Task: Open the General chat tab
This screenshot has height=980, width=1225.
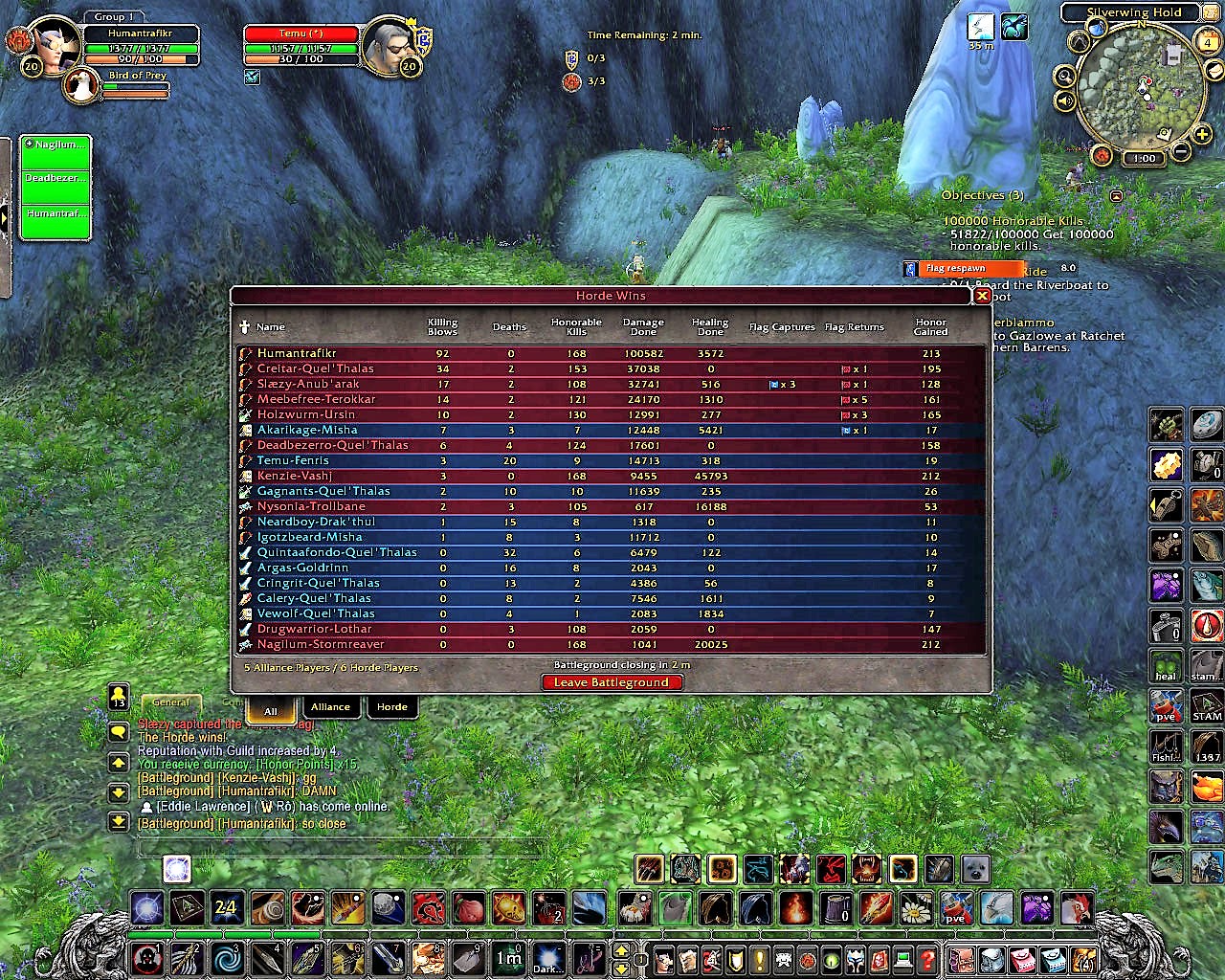Action: tap(171, 702)
